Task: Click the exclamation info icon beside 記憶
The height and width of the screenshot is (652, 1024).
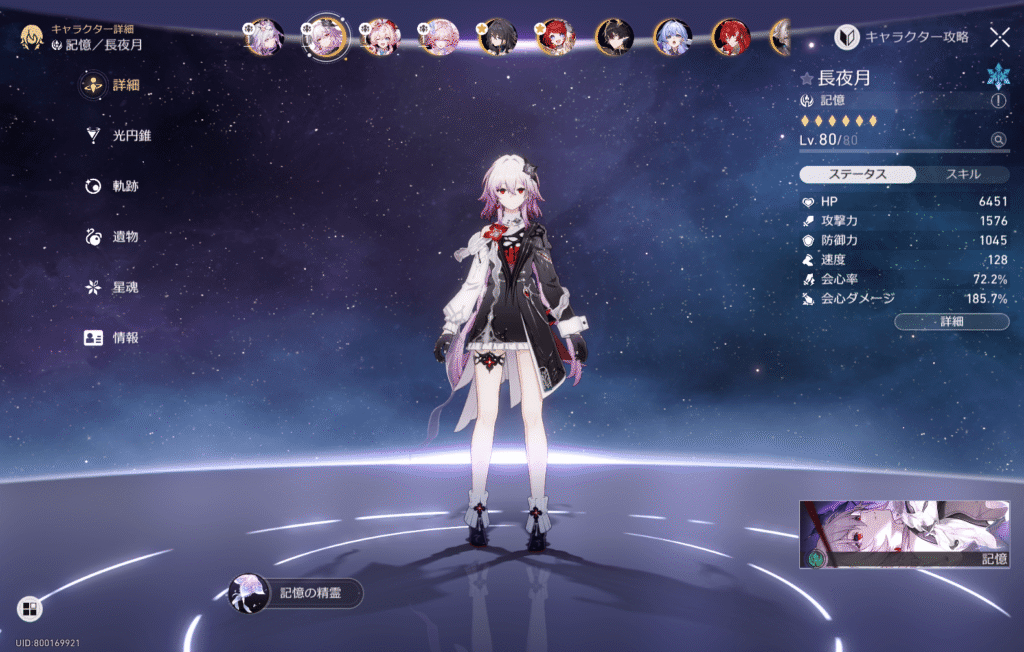Action: coord(998,101)
